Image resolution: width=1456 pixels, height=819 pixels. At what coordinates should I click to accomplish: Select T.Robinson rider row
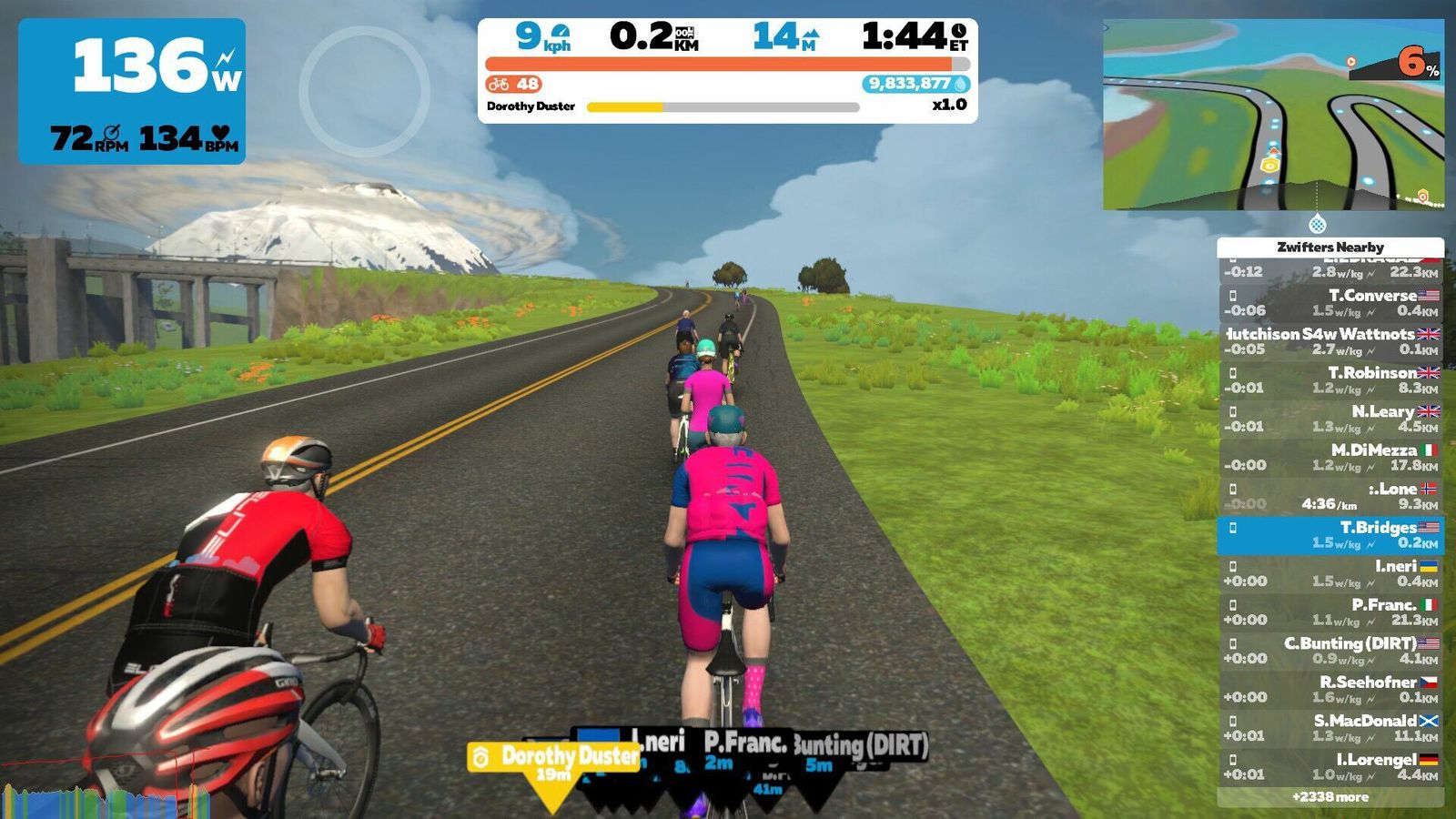(1330, 379)
